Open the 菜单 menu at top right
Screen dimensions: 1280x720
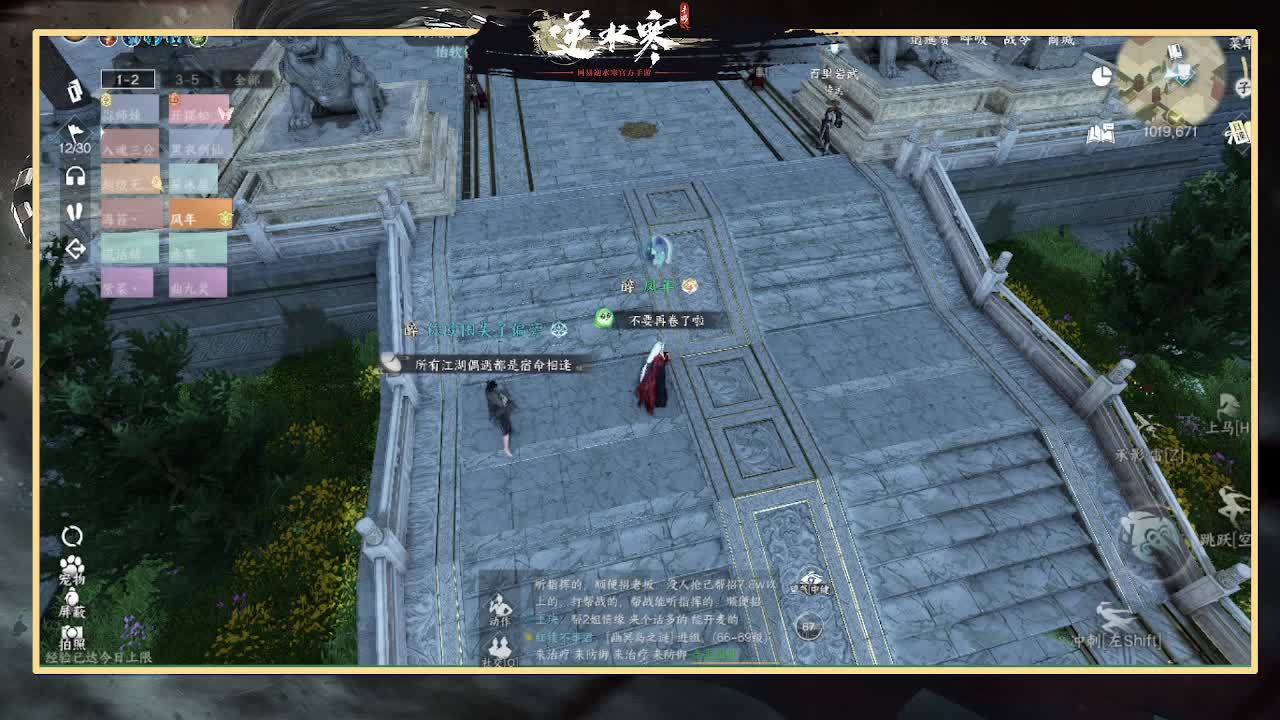point(1240,45)
